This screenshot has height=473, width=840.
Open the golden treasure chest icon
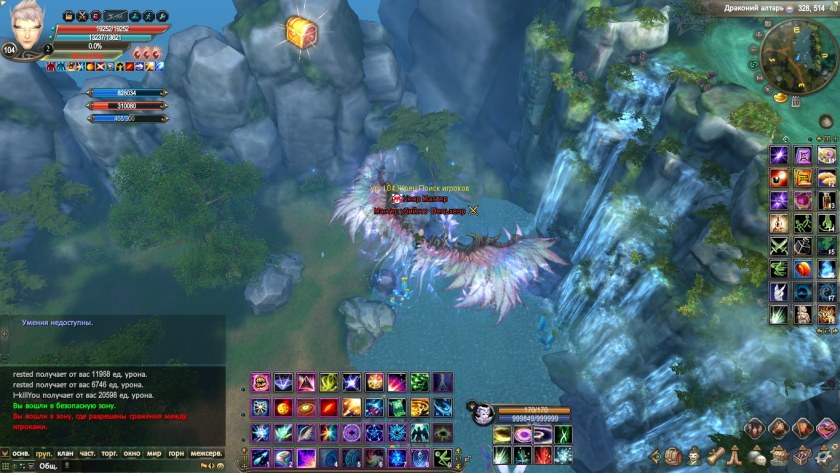[299, 31]
